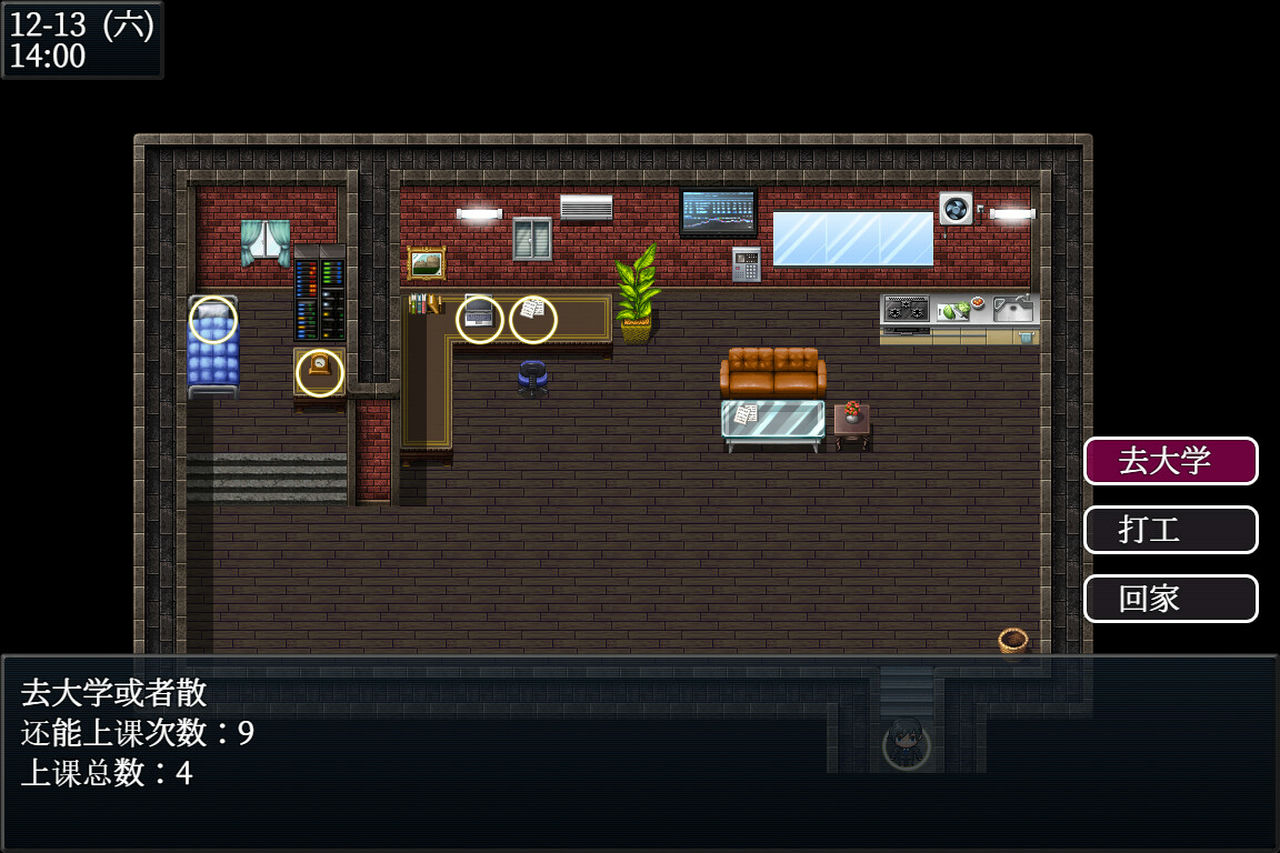Examine the circled papers on the desk
This screenshot has width=1280, height=853.
531,316
